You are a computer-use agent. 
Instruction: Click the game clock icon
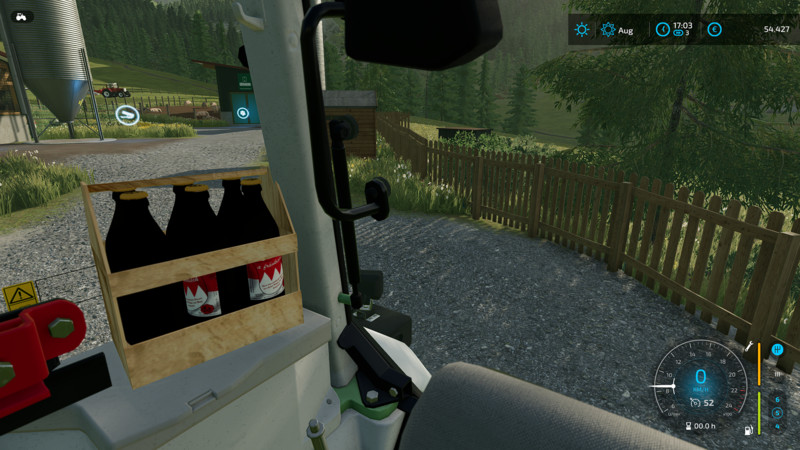pyautogui.click(x=661, y=30)
